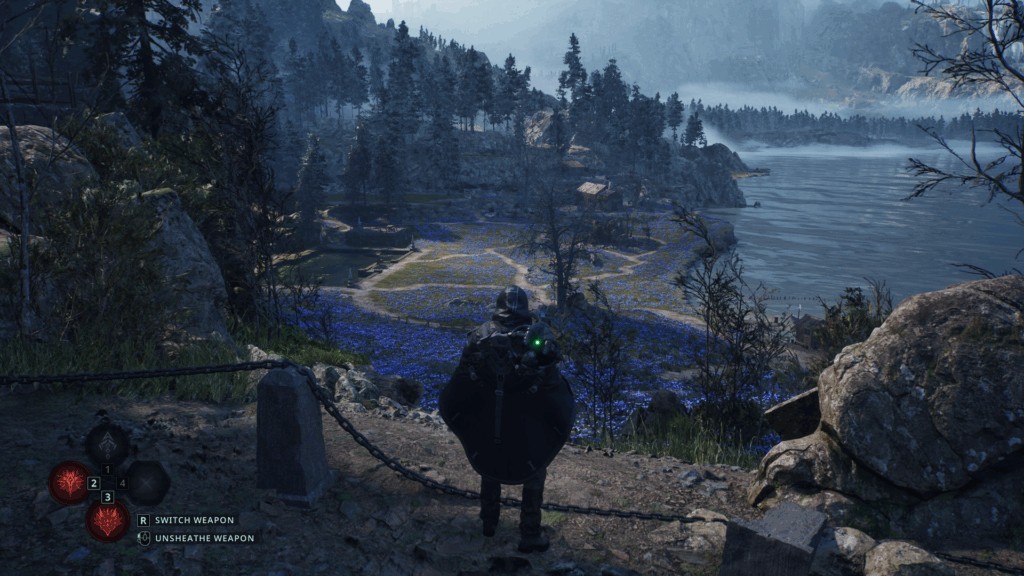The width and height of the screenshot is (1024, 576).
Task: Activate the red spiky beast ability in slot 3
Action: (107, 520)
